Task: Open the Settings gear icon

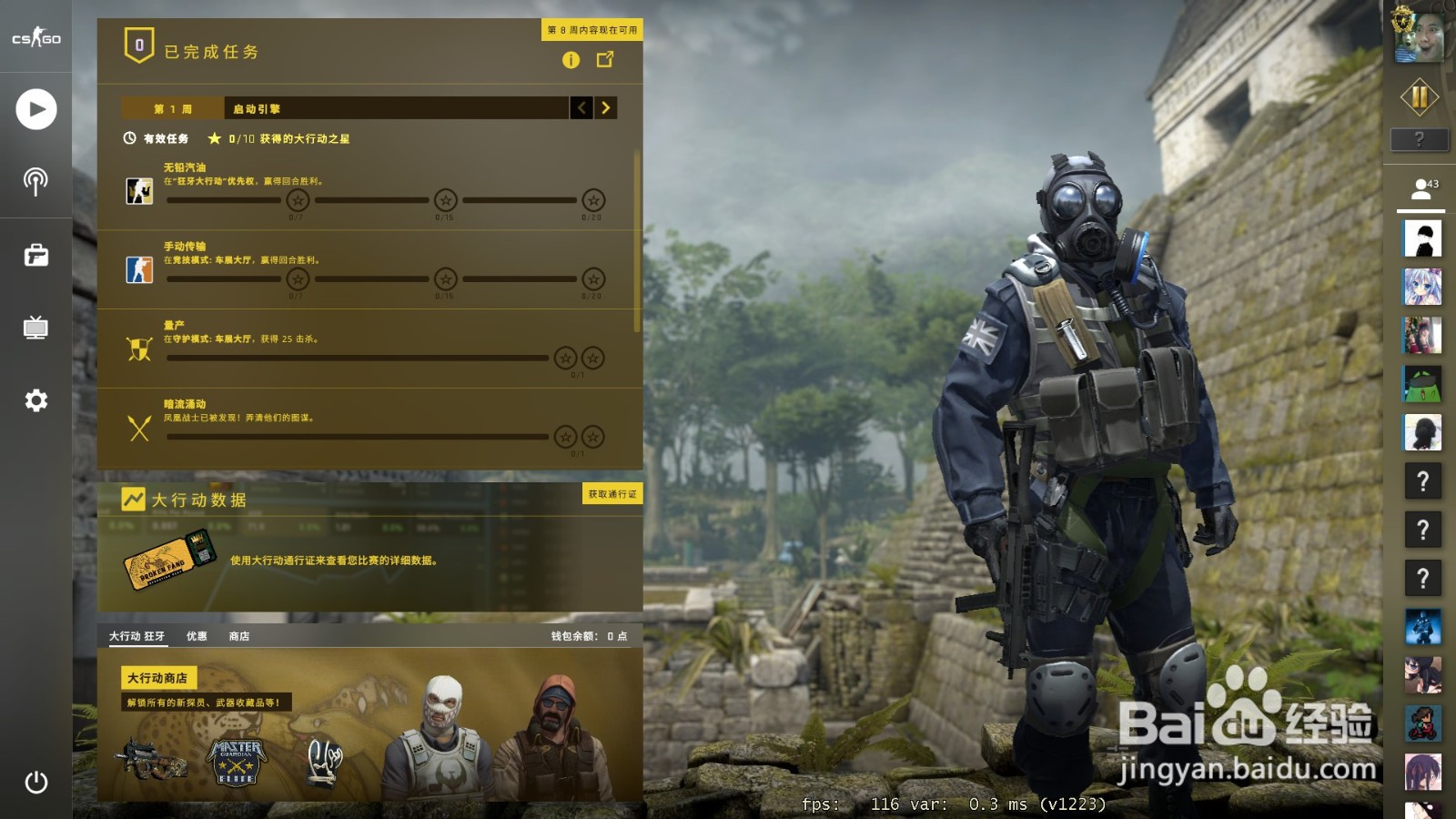Action: point(35,400)
